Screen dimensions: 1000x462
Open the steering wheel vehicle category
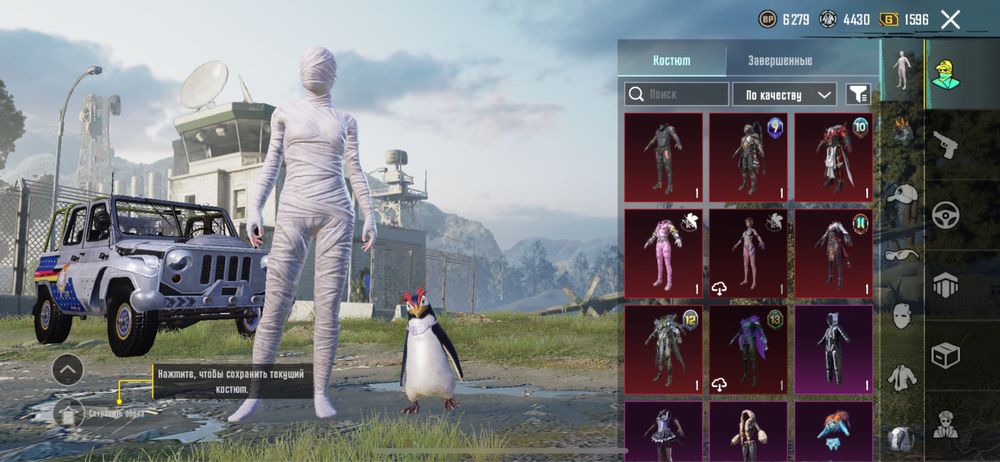945,215
